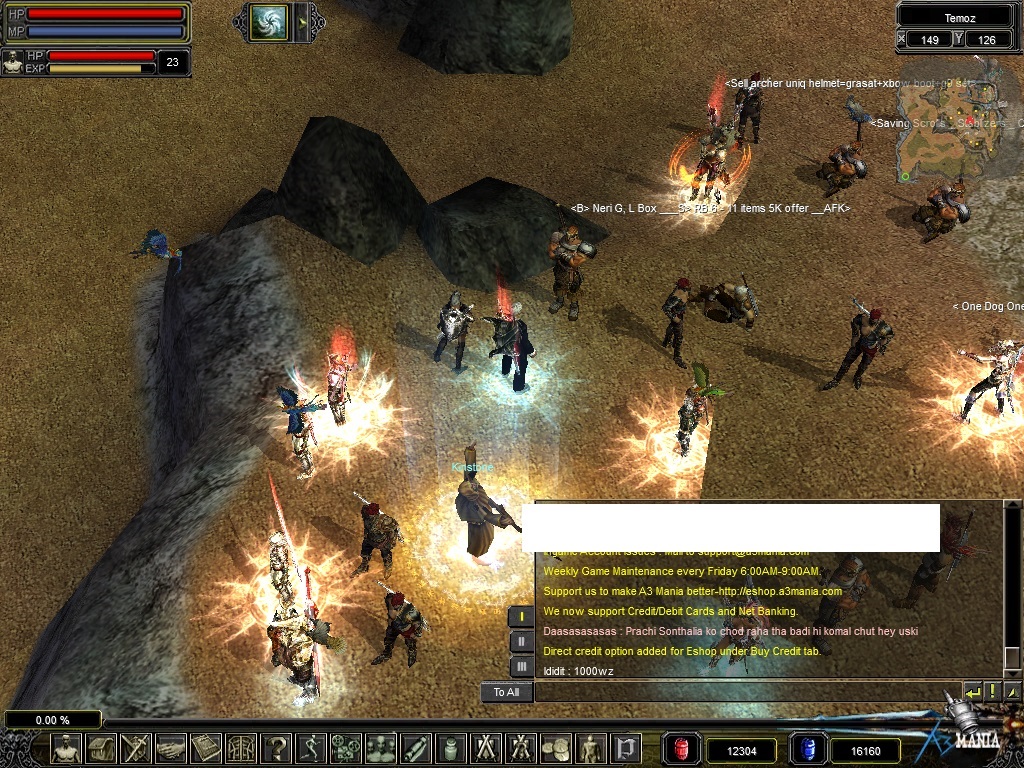Click the flag icon in toolbar
This screenshot has width=1024, height=768.
[625, 747]
